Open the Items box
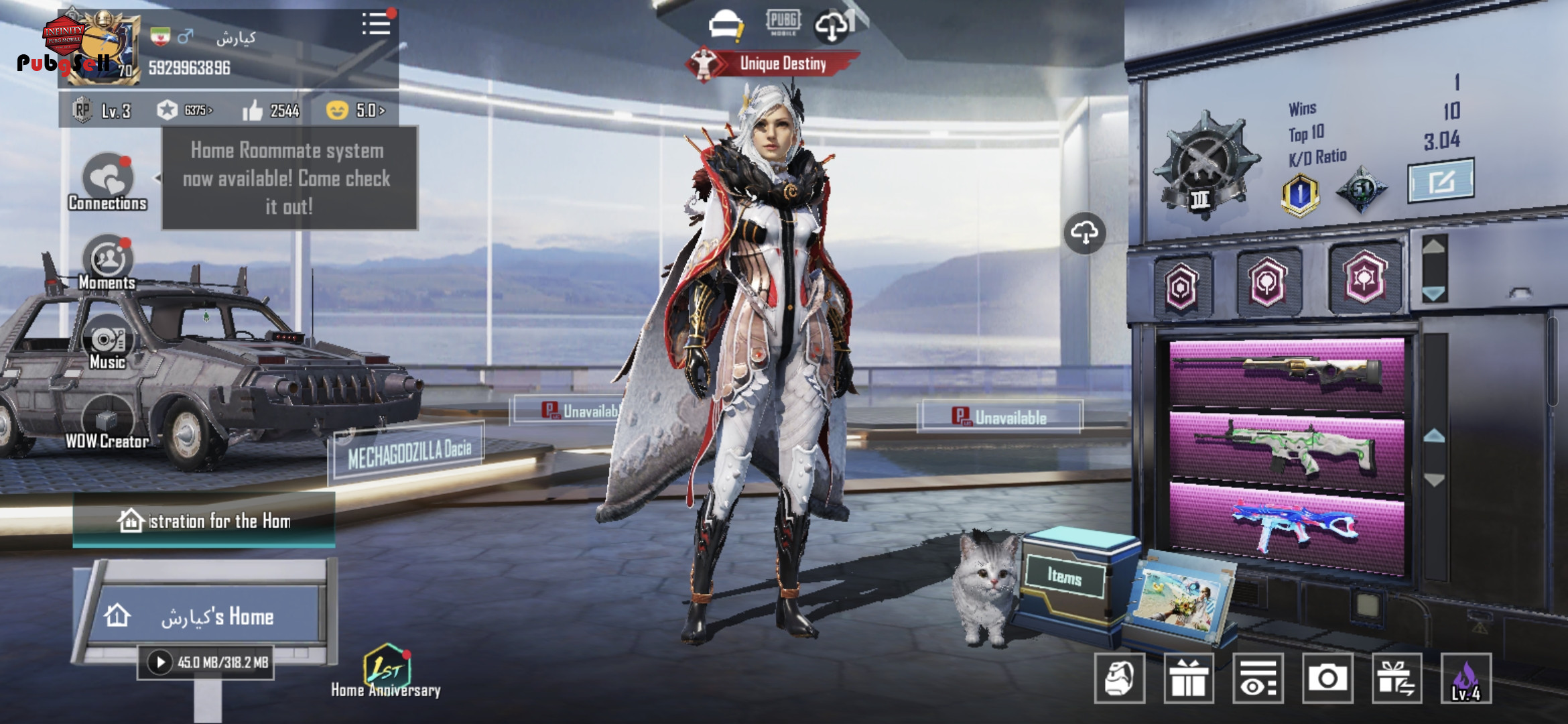1568x724 pixels. 1065,577
